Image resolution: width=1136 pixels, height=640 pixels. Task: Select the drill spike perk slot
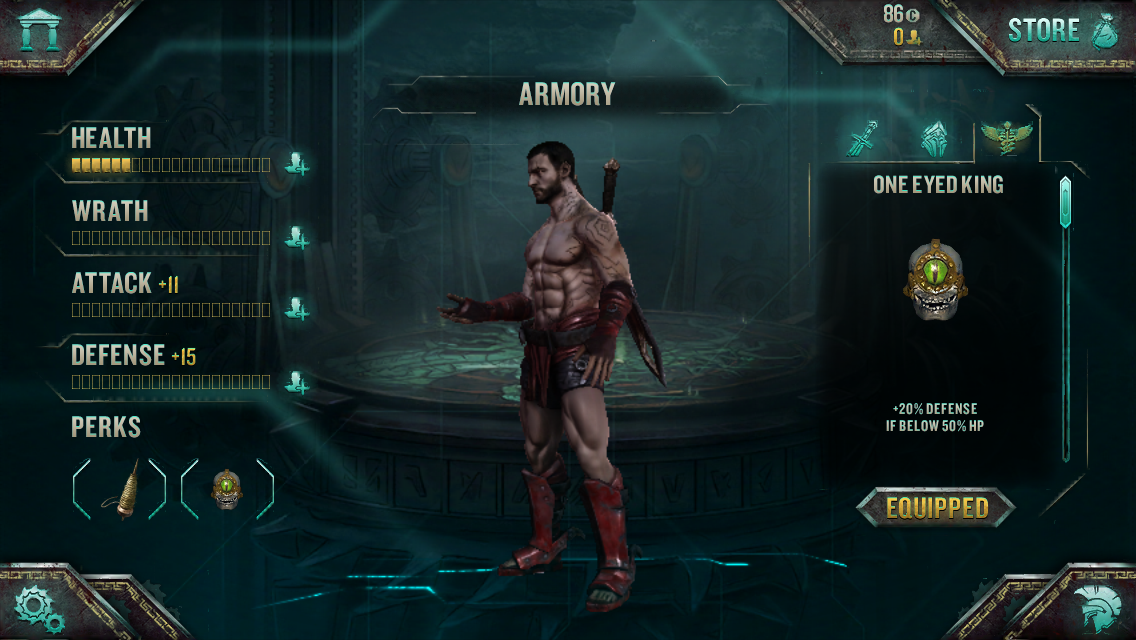click(x=120, y=489)
